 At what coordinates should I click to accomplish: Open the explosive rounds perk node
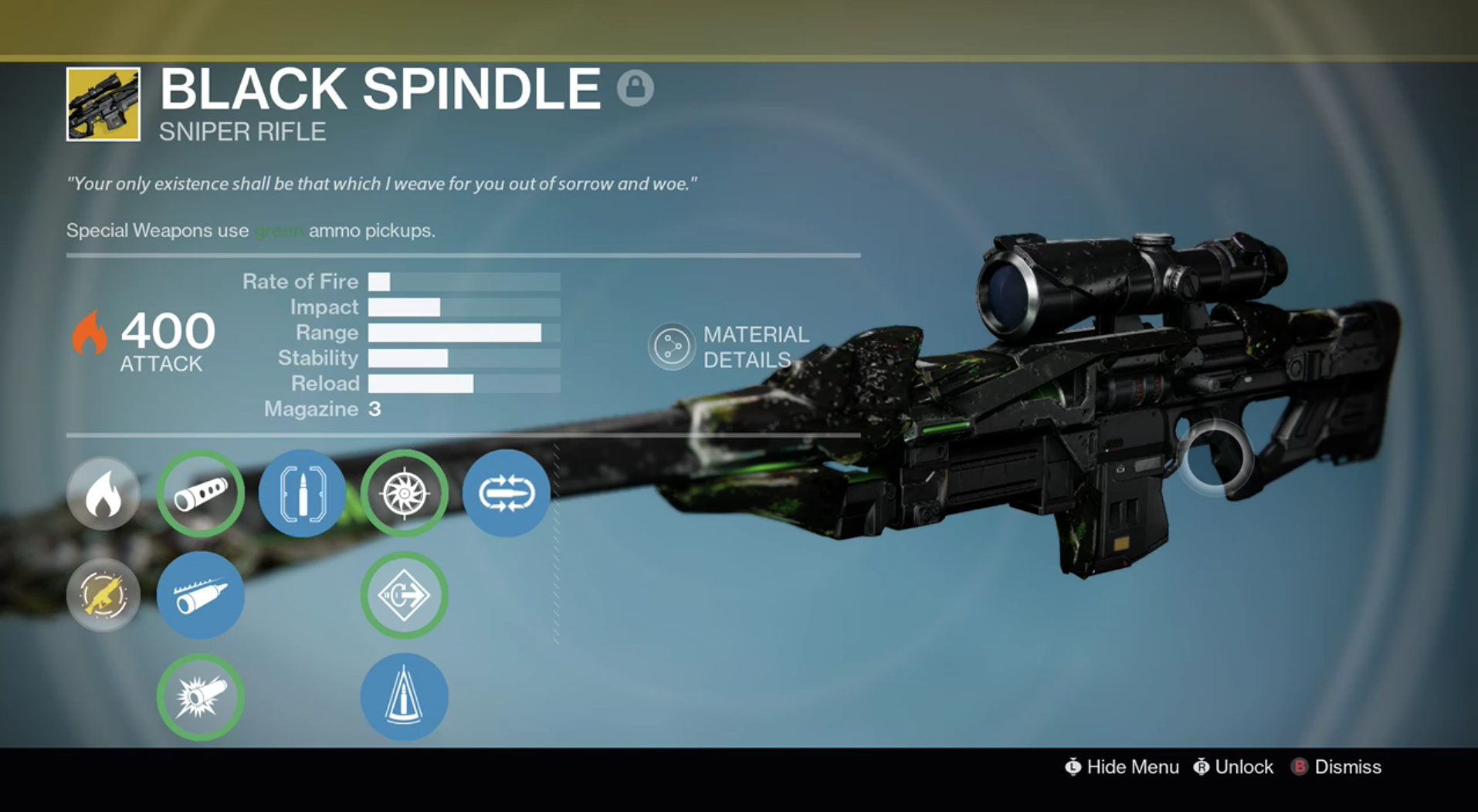[x=200, y=696]
